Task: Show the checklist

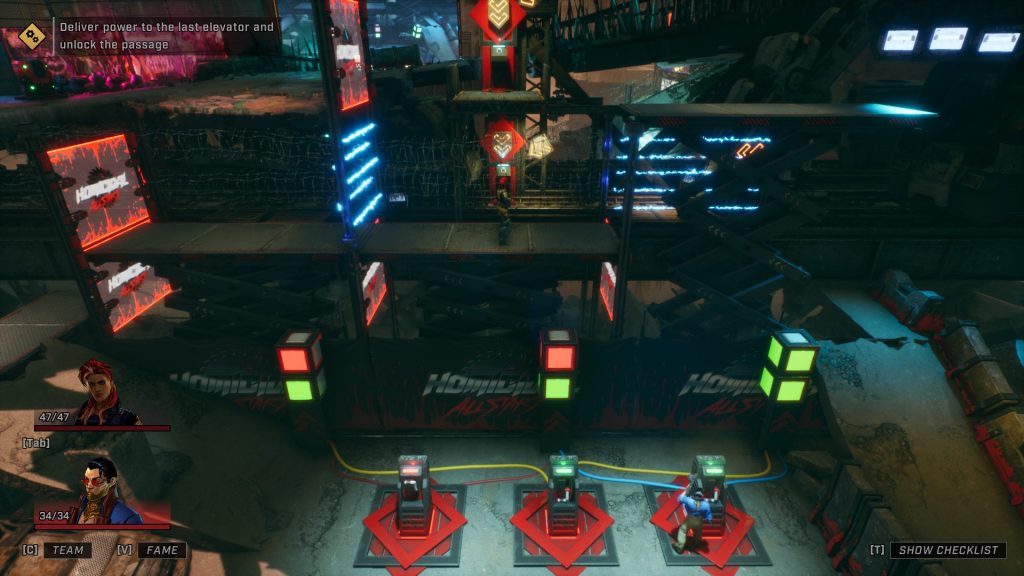Action: click(x=946, y=550)
